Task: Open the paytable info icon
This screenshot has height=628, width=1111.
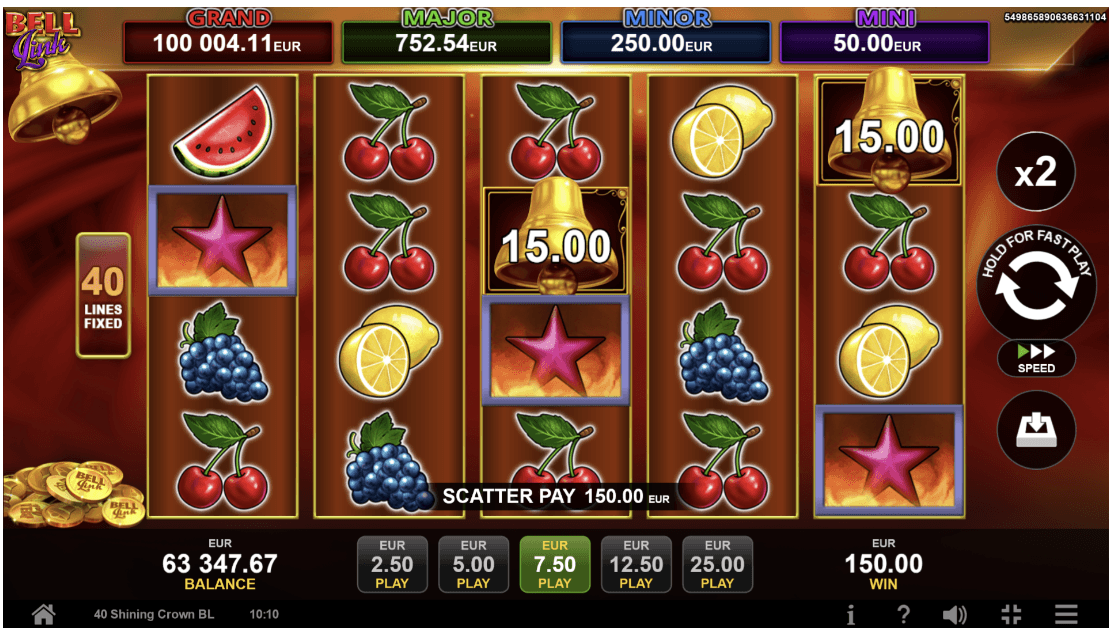Action: point(850,614)
